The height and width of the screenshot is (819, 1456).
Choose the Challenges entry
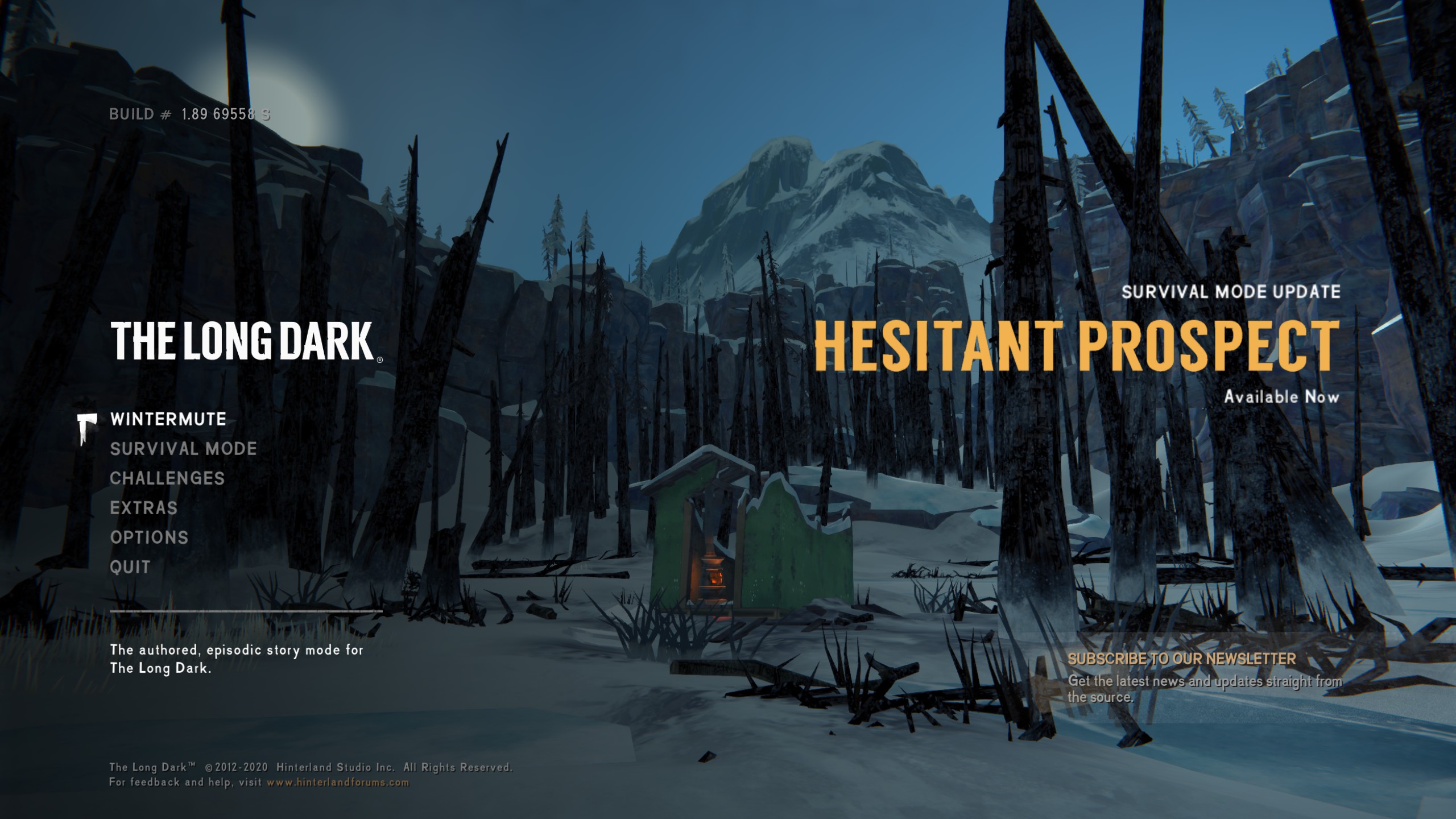coord(167,478)
